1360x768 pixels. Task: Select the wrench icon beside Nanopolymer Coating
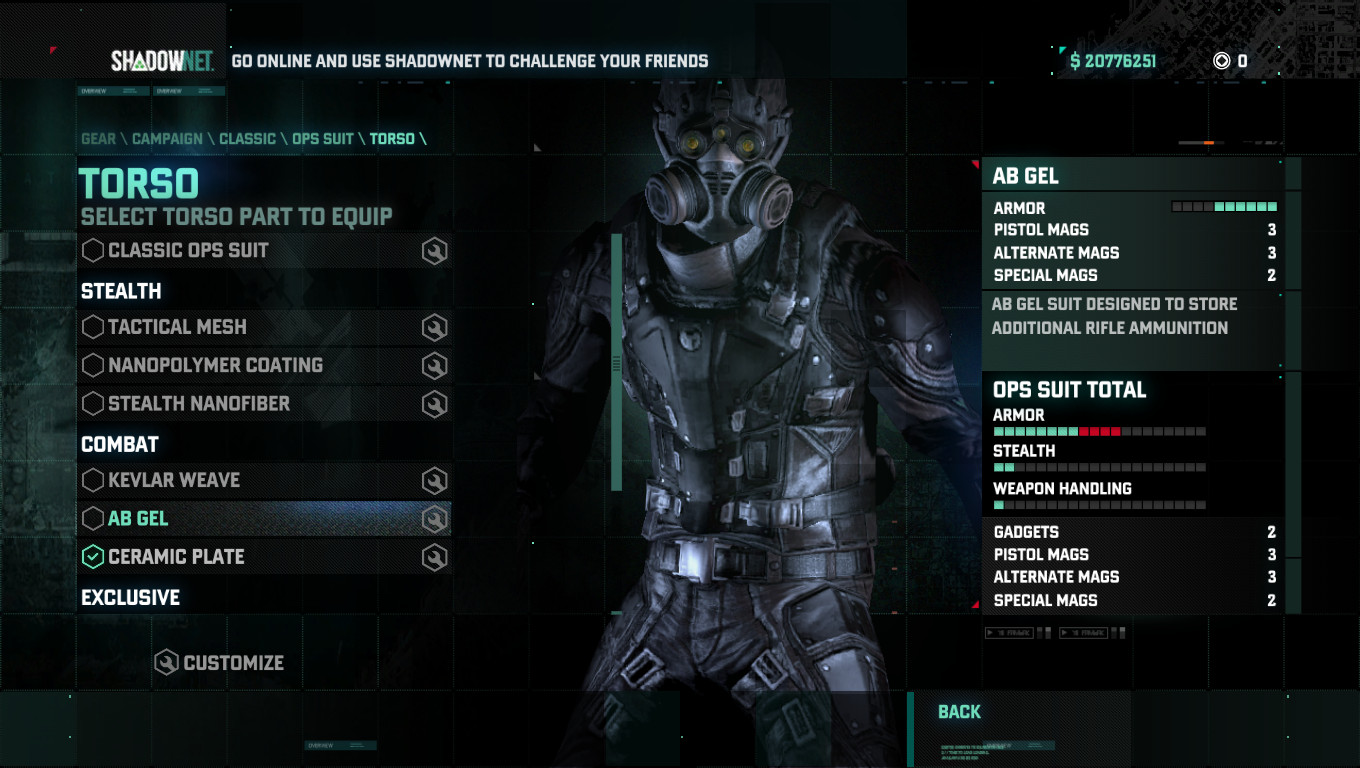[x=434, y=365]
